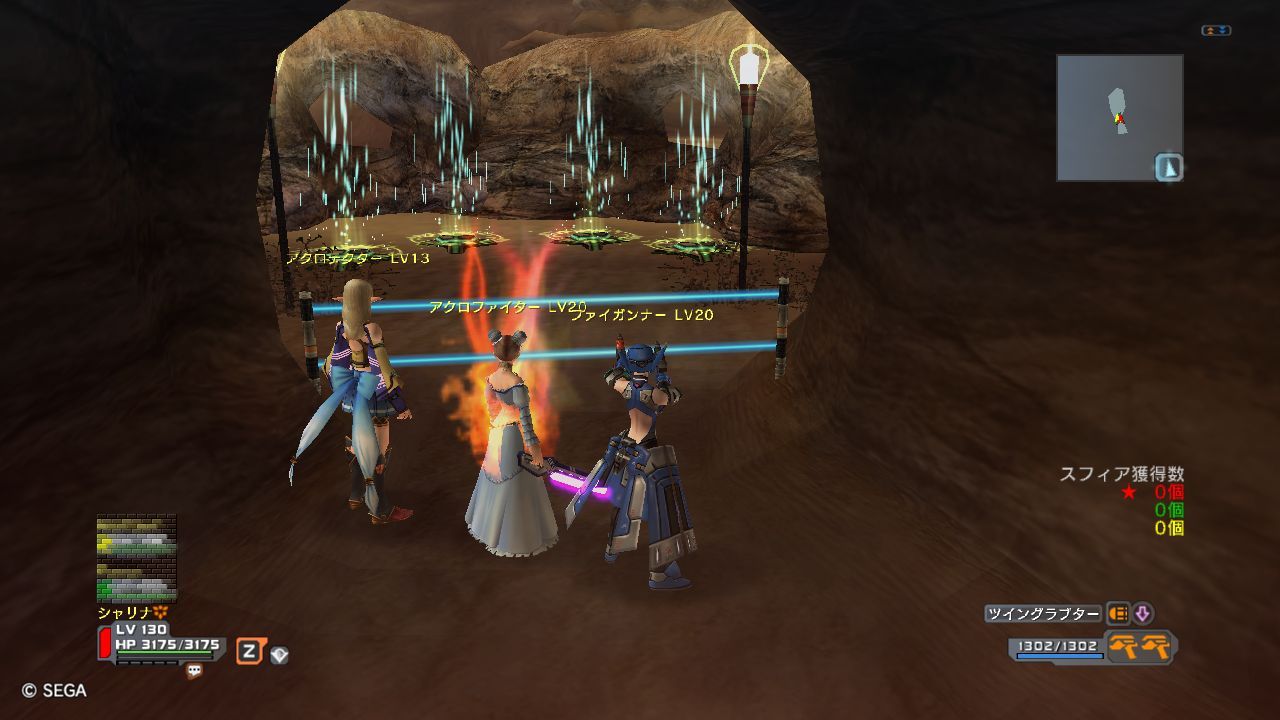Click the network status indicator icon
Screen dimensions: 1280x720
pyautogui.click(x=1216, y=31)
